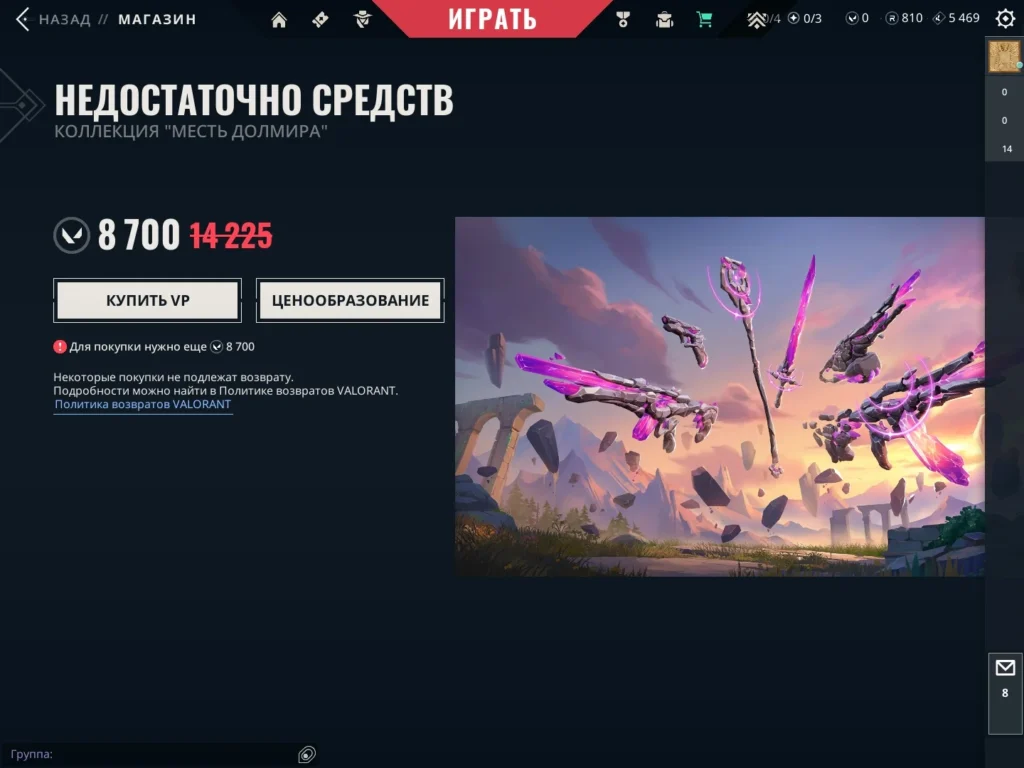Open the Ценообразование pricing details
Image resolution: width=1024 pixels, height=768 pixels.
[x=350, y=300]
